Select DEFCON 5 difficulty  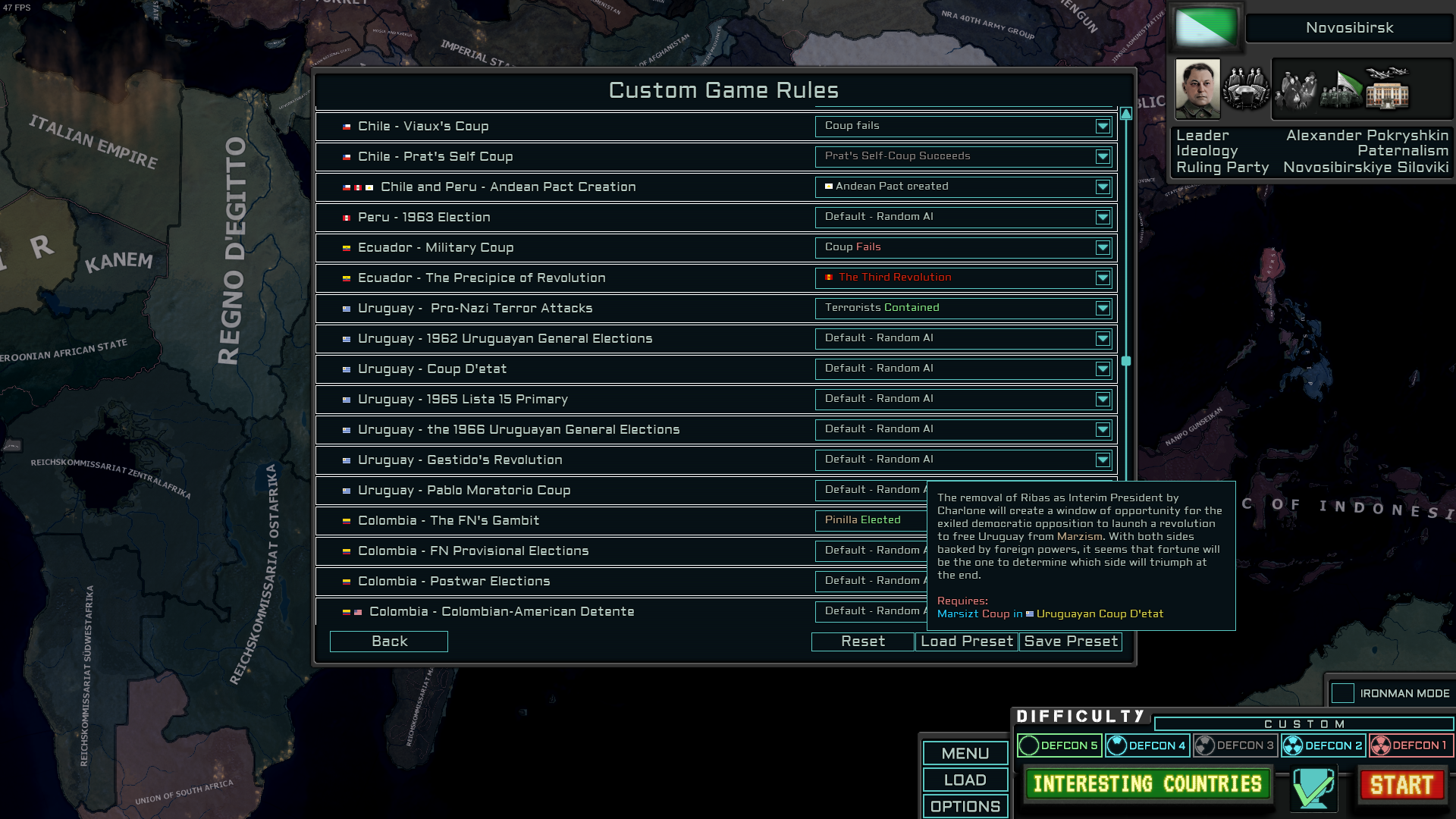(x=1059, y=745)
